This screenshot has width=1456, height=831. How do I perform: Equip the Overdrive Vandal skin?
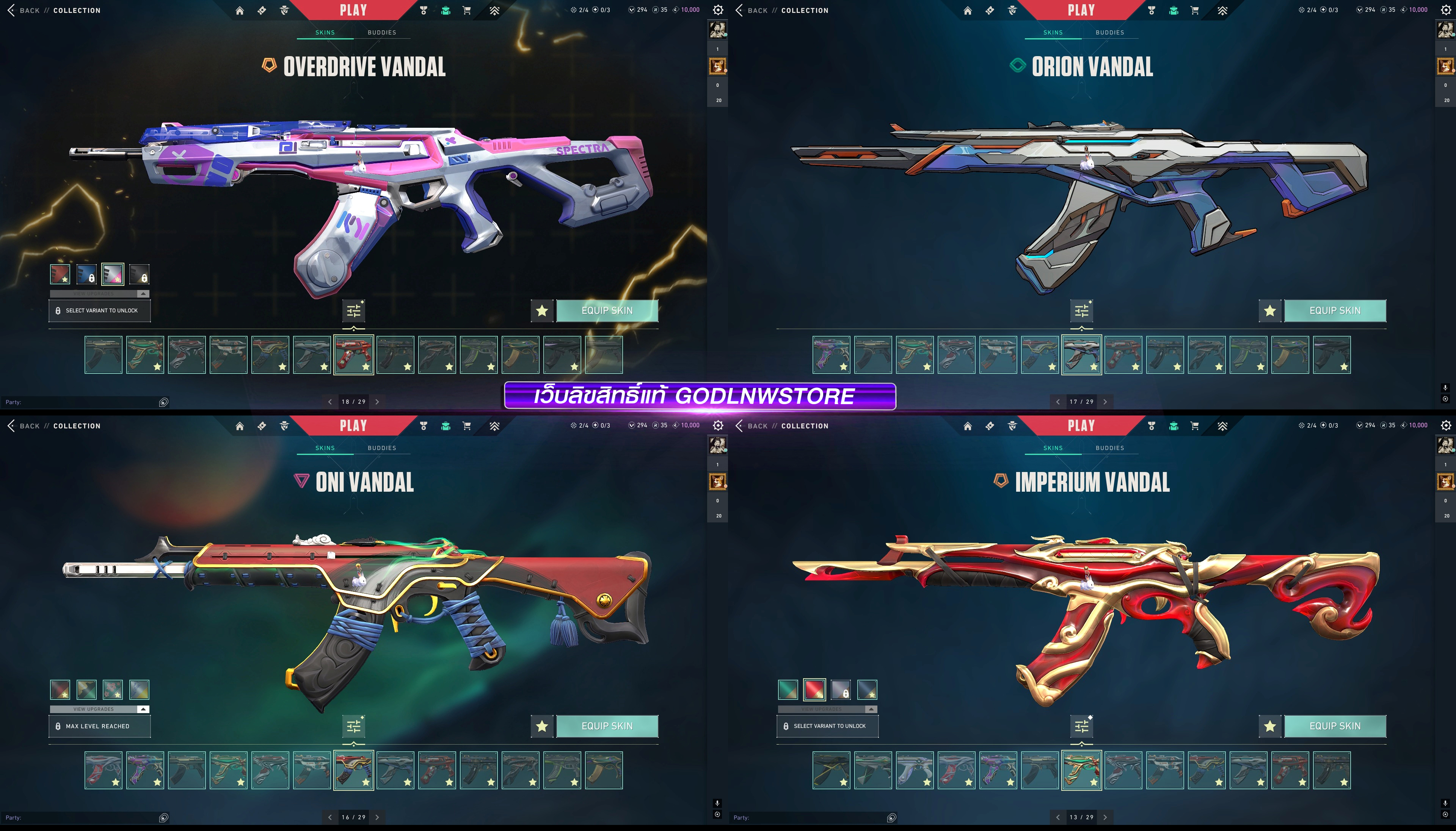click(607, 310)
